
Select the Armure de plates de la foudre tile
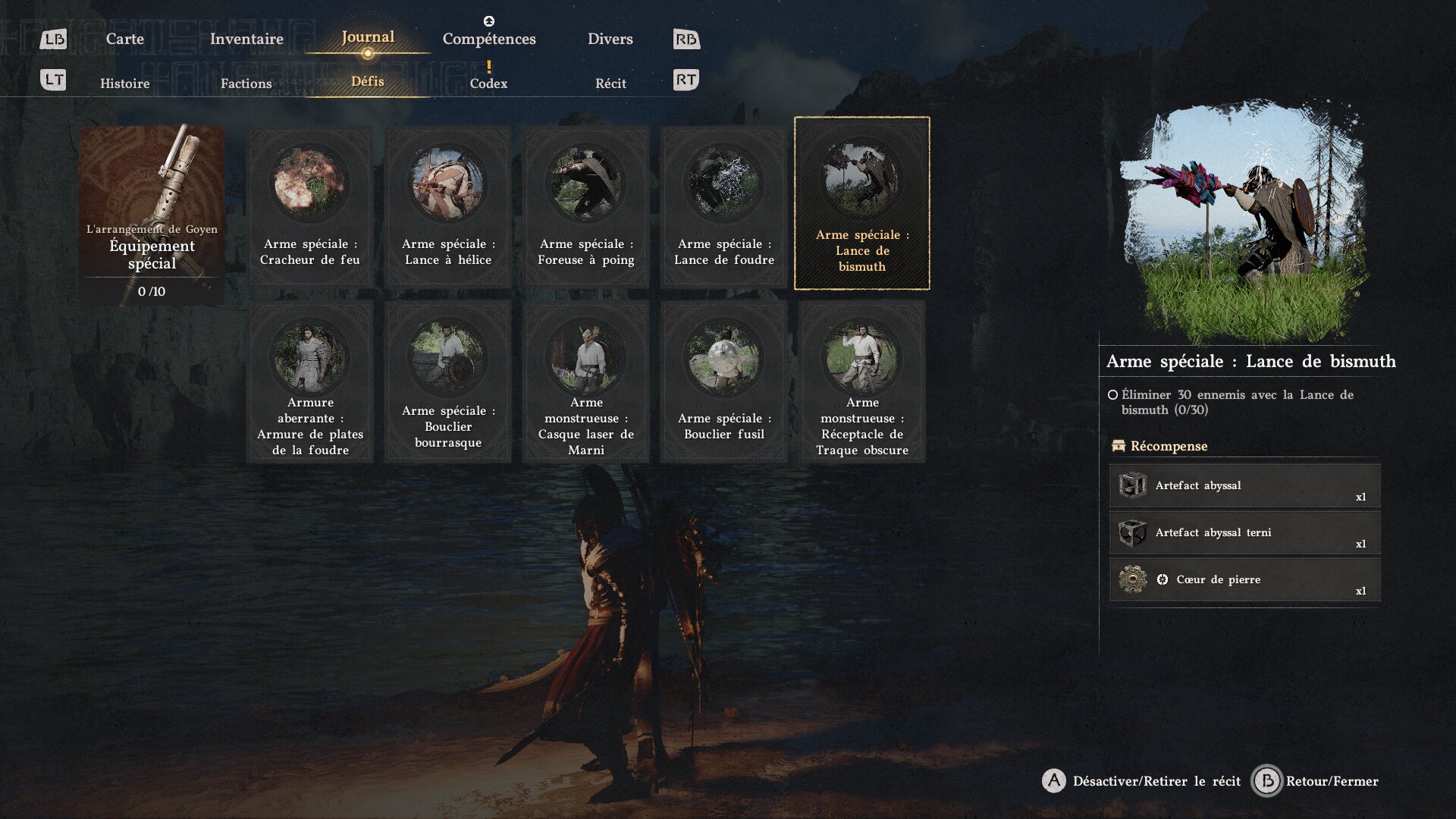[310, 382]
